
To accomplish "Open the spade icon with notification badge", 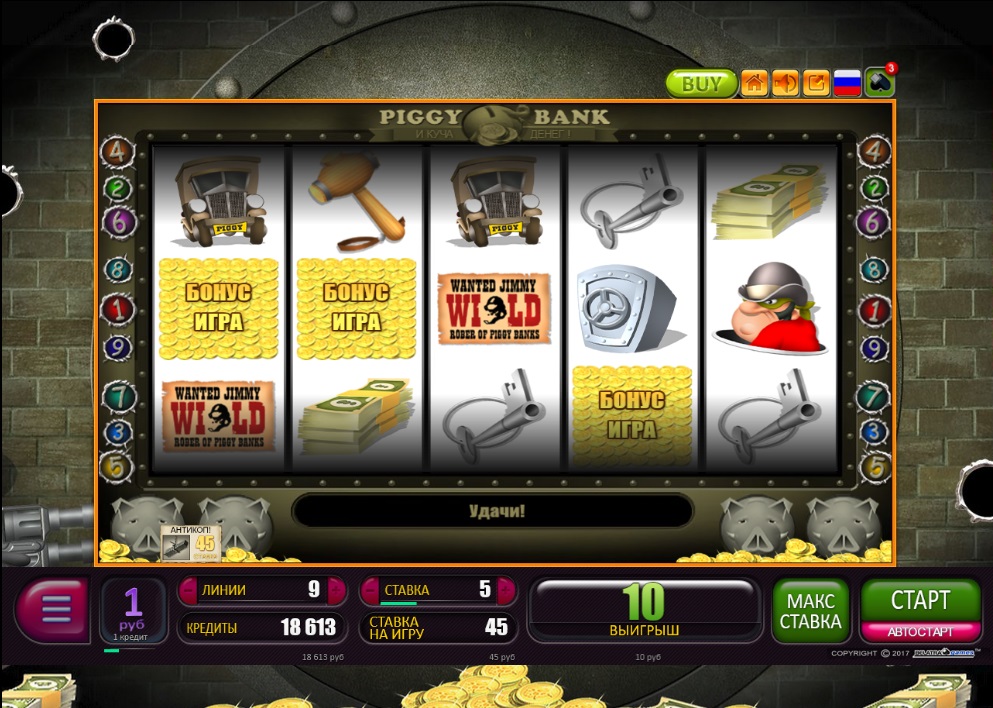I will [x=879, y=82].
